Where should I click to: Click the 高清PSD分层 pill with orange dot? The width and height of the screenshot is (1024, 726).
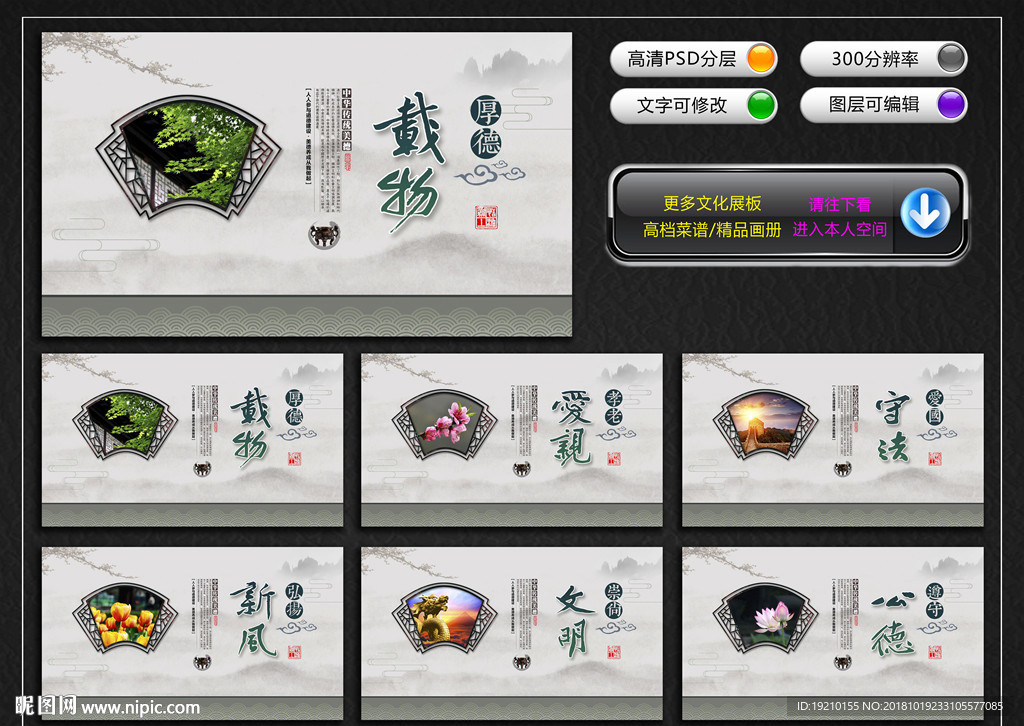(693, 59)
